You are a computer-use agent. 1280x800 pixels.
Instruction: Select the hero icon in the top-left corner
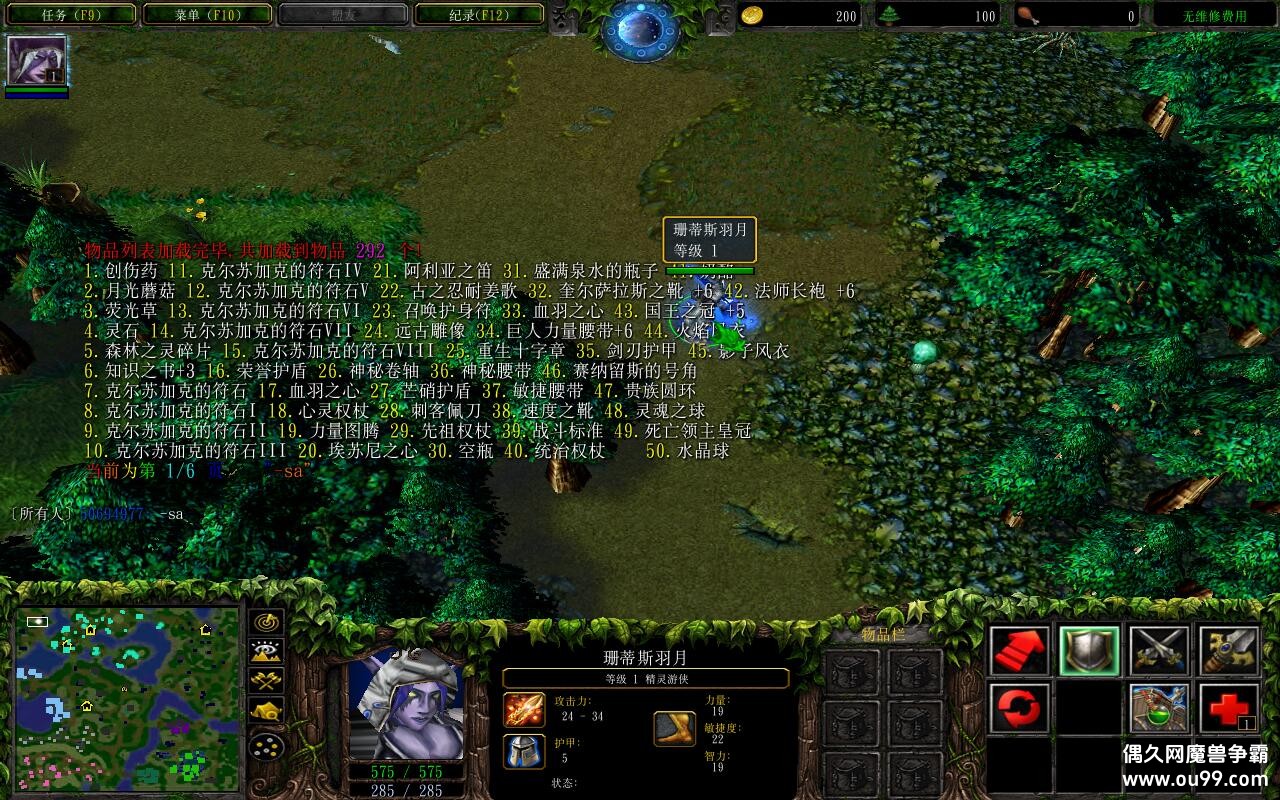[37, 61]
